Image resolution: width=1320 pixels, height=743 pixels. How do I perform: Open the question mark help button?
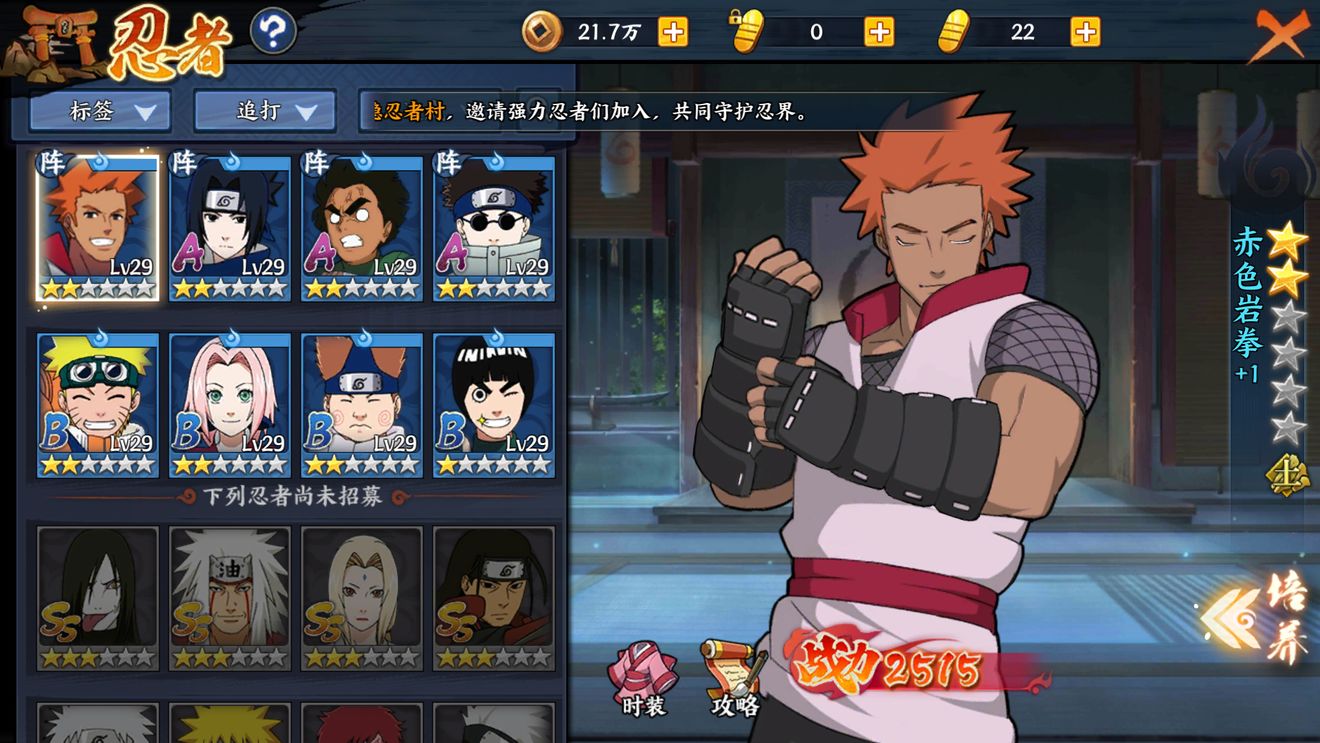[x=272, y=31]
